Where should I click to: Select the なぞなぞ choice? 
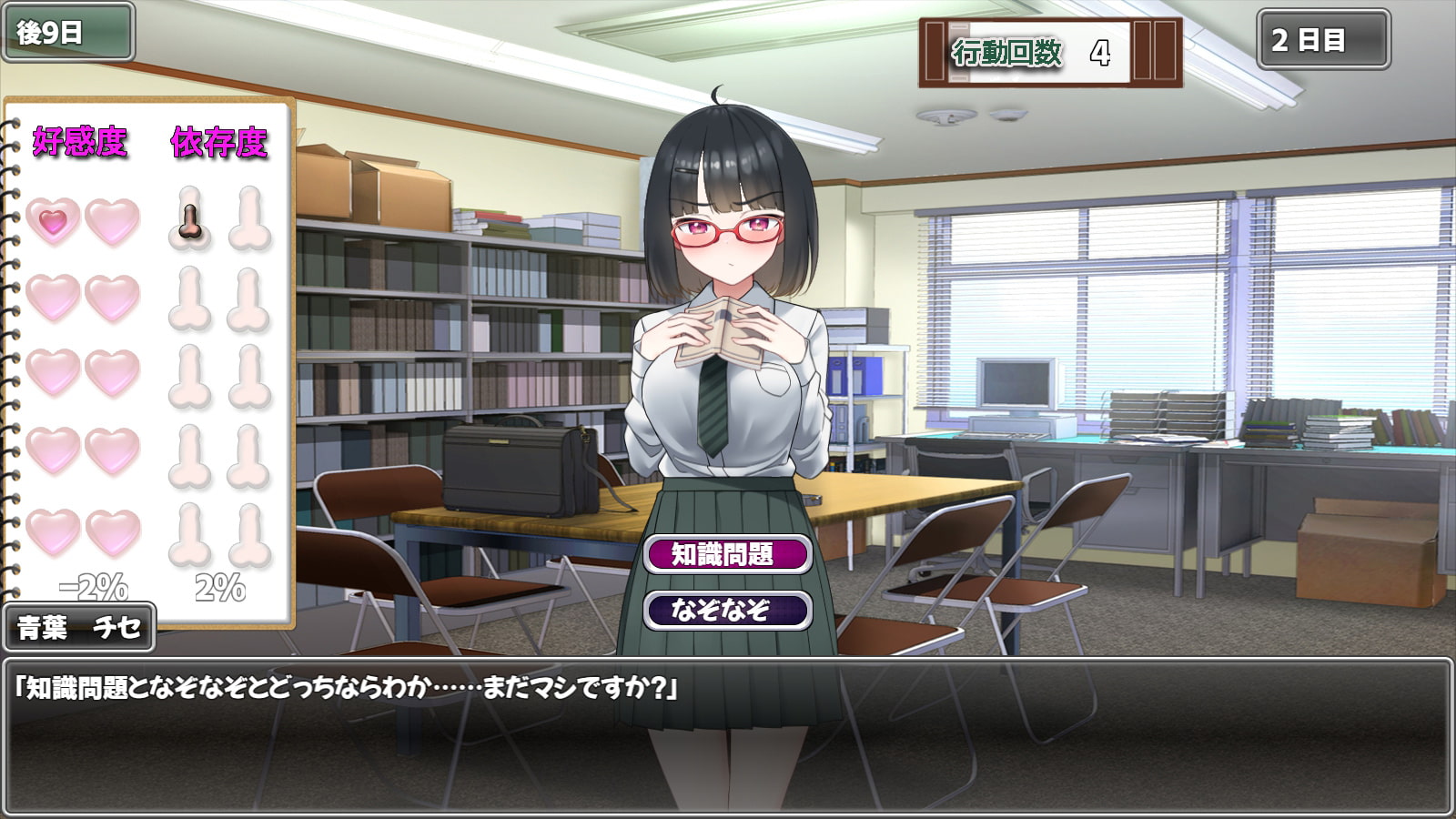tap(726, 610)
